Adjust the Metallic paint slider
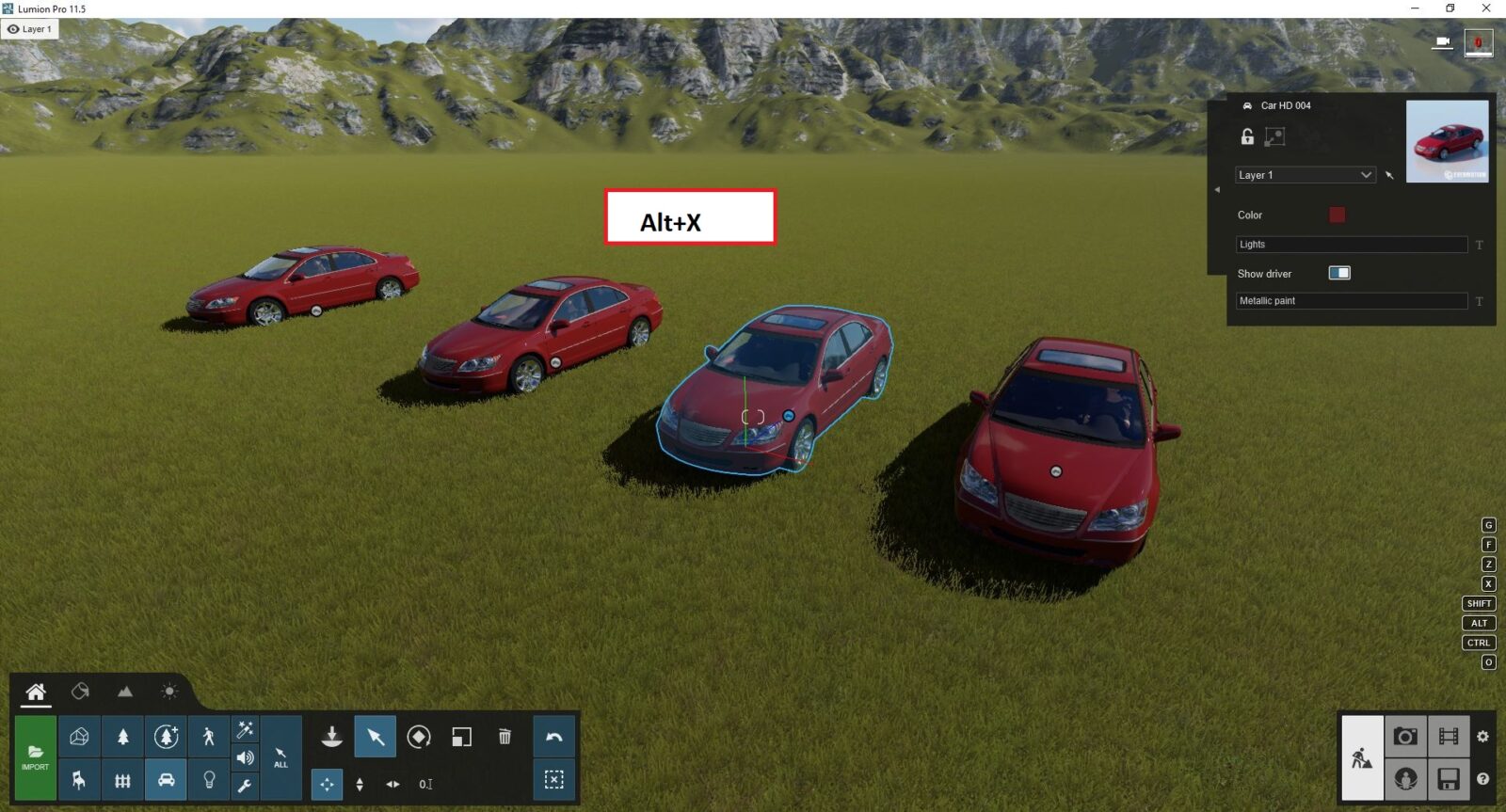Image resolution: width=1506 pixels, height=812 pixels. (x=1351, y=301)
